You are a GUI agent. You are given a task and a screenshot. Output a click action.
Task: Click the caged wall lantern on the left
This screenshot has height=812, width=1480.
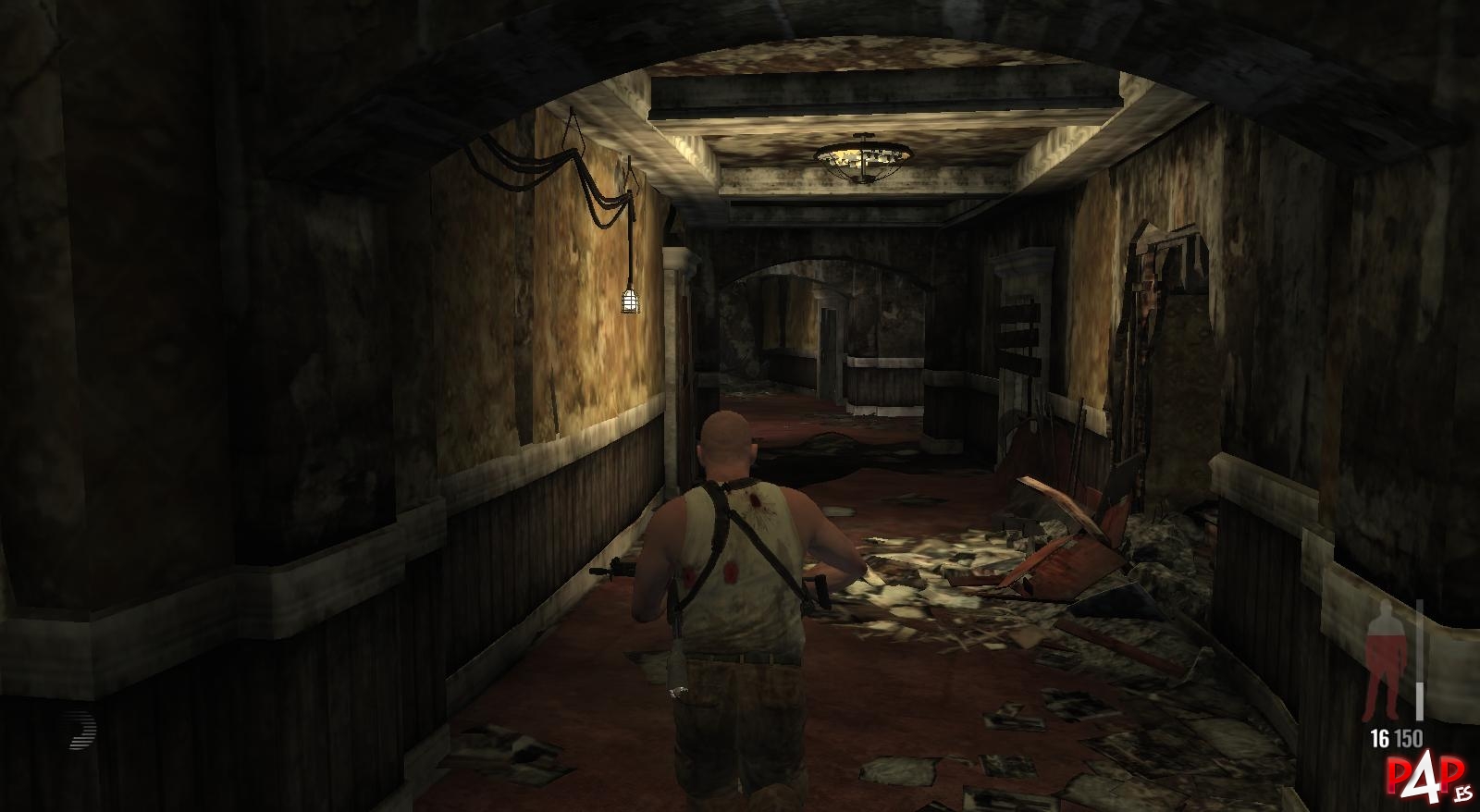(630, 301)
